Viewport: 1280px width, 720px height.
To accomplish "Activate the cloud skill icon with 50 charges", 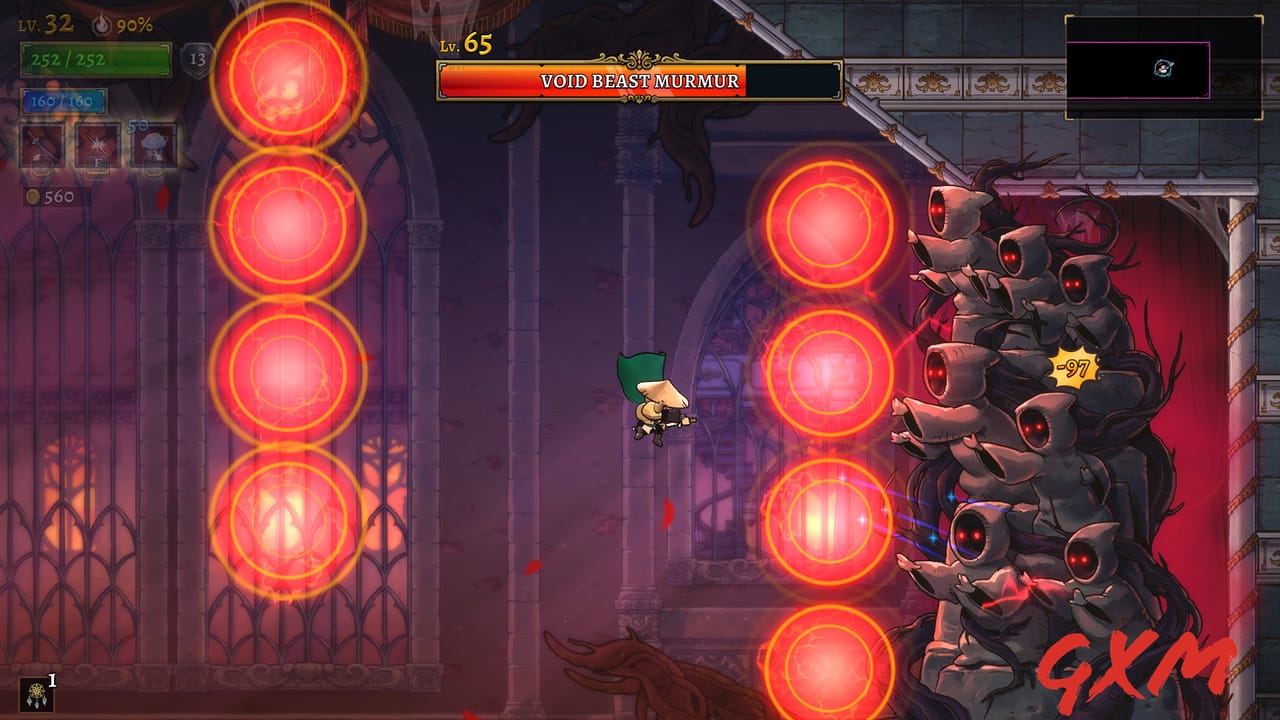I will tap(152, 143).
